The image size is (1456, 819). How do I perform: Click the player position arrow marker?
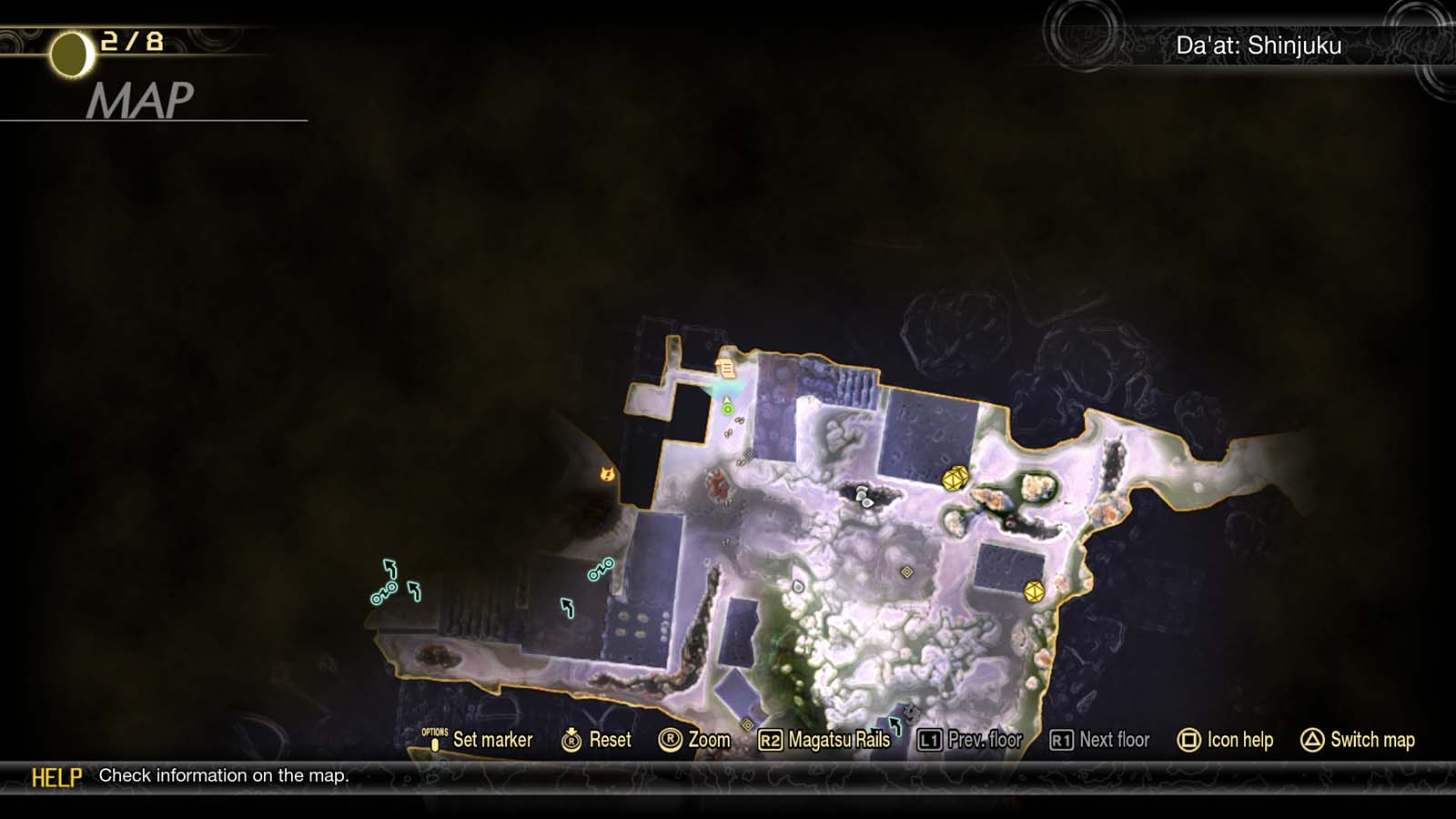click(726, 399)
